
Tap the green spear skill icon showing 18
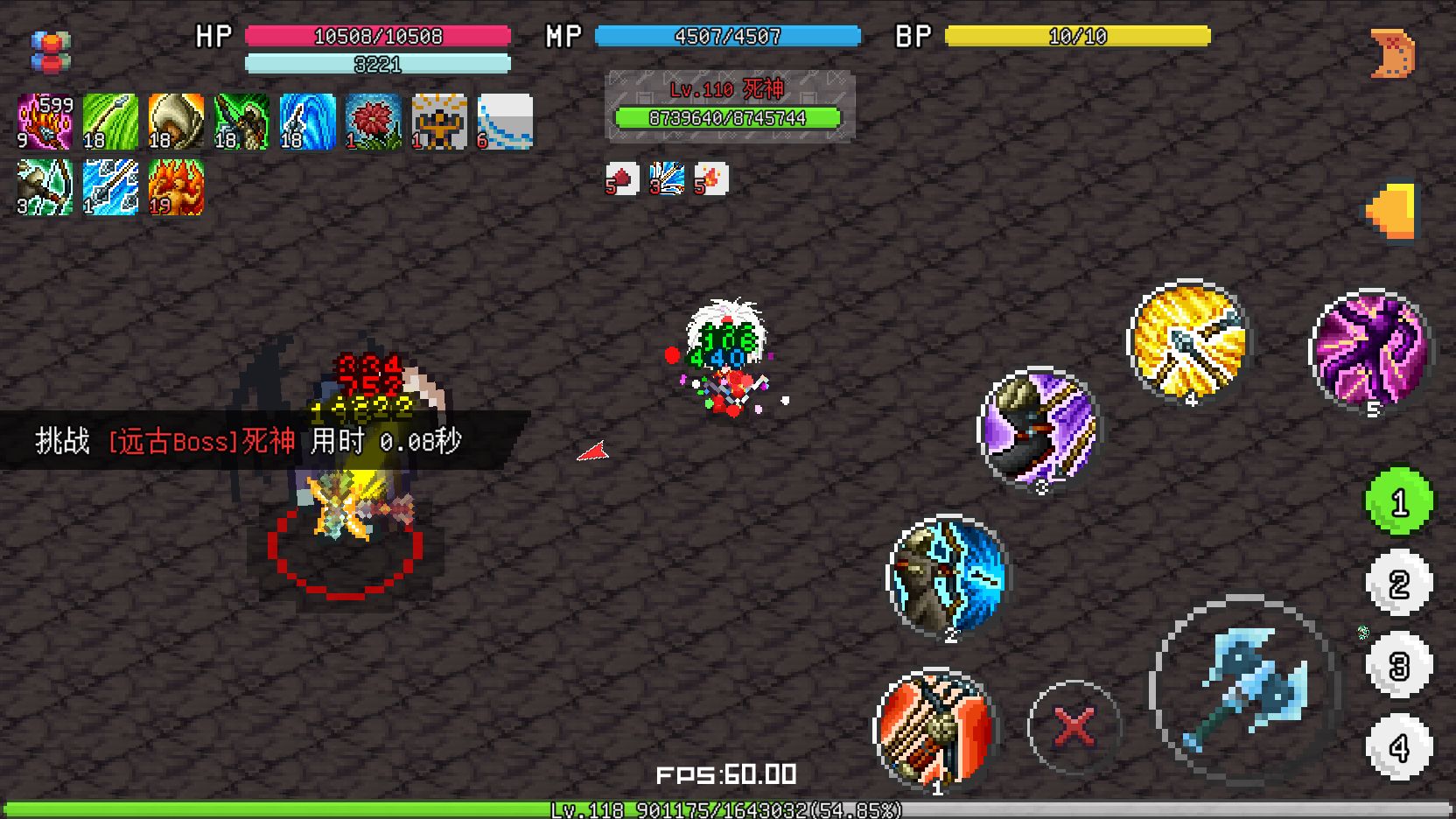click(110, 122)
